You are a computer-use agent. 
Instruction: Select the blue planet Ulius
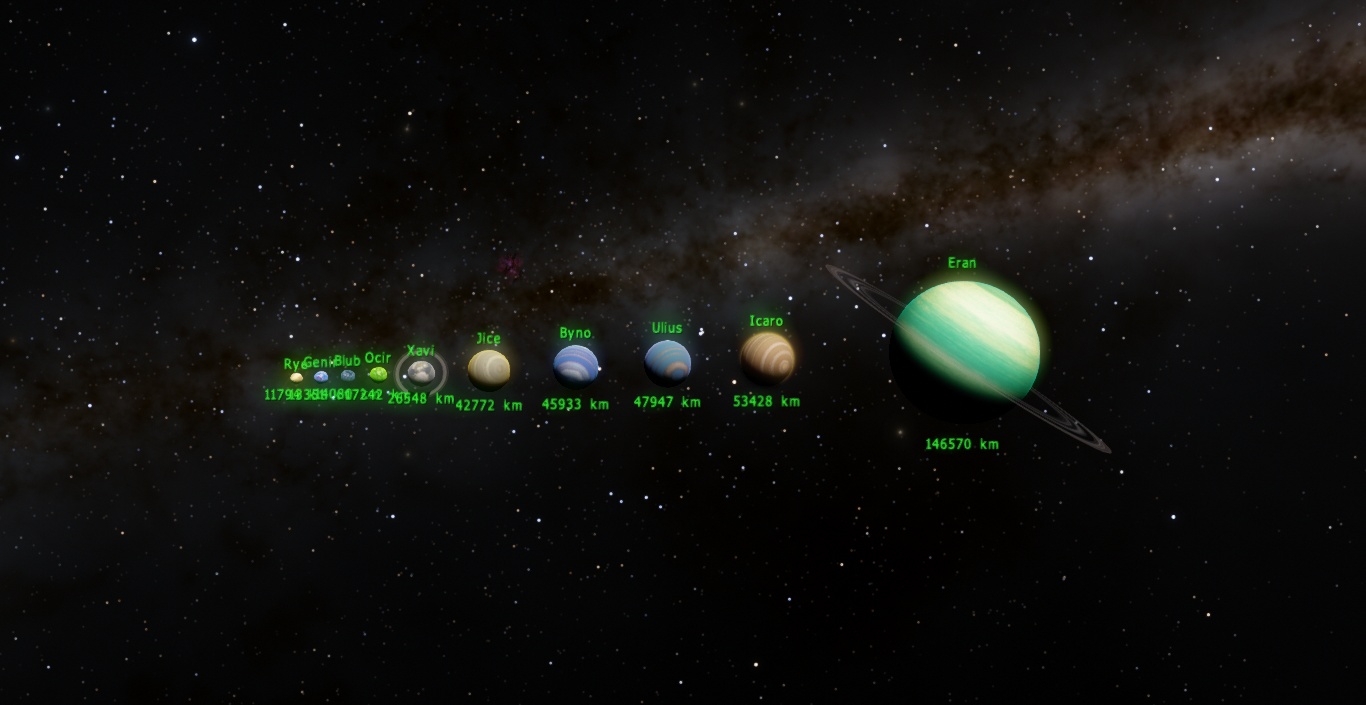(x=667, y=362)
